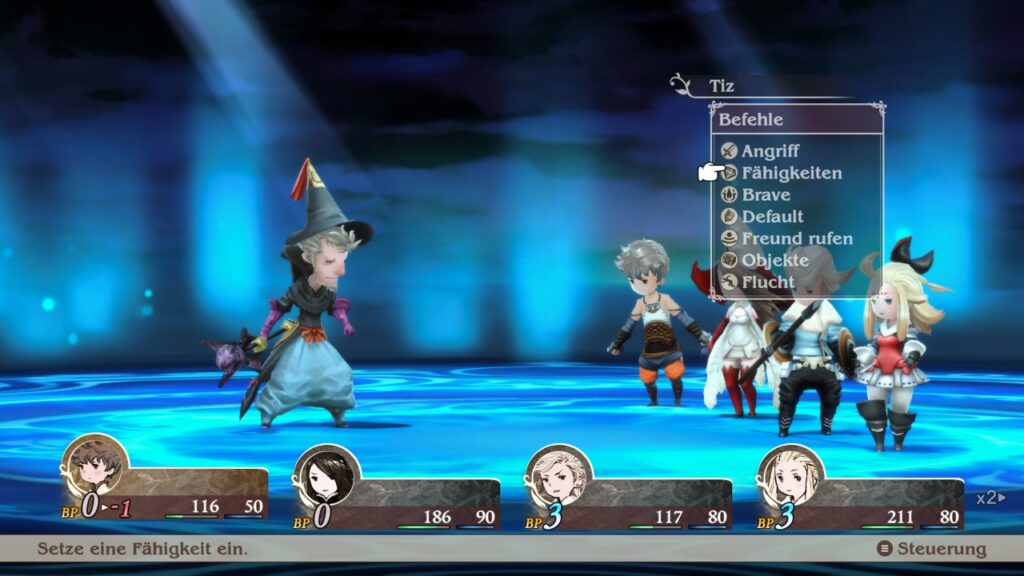Toggle the x2 battle speed indicator
The width and height of the screenshot is (1024, 576).
click(990, 497)
